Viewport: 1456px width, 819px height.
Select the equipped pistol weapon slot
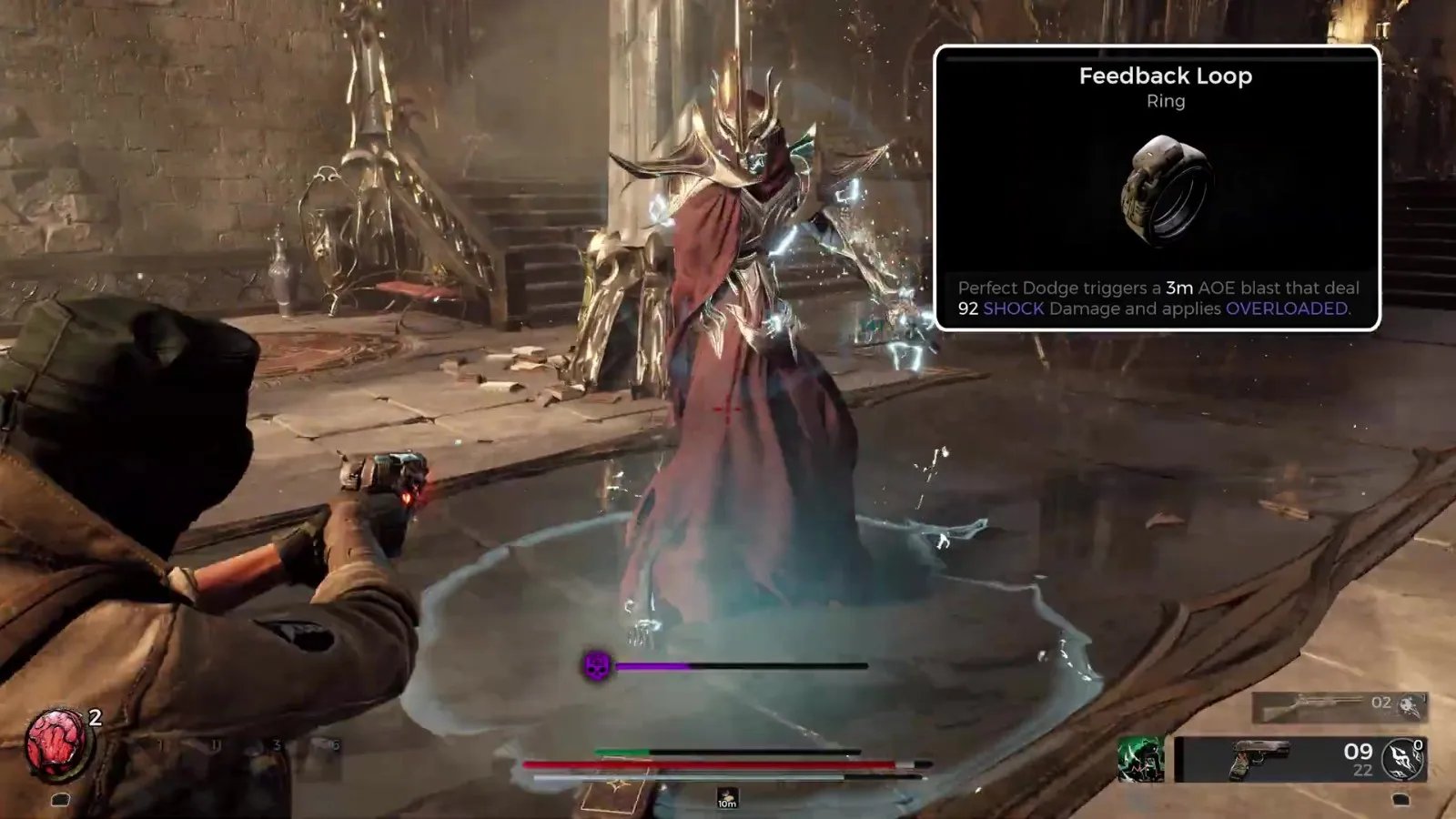pyautogui.click(x=1259, y=760)
